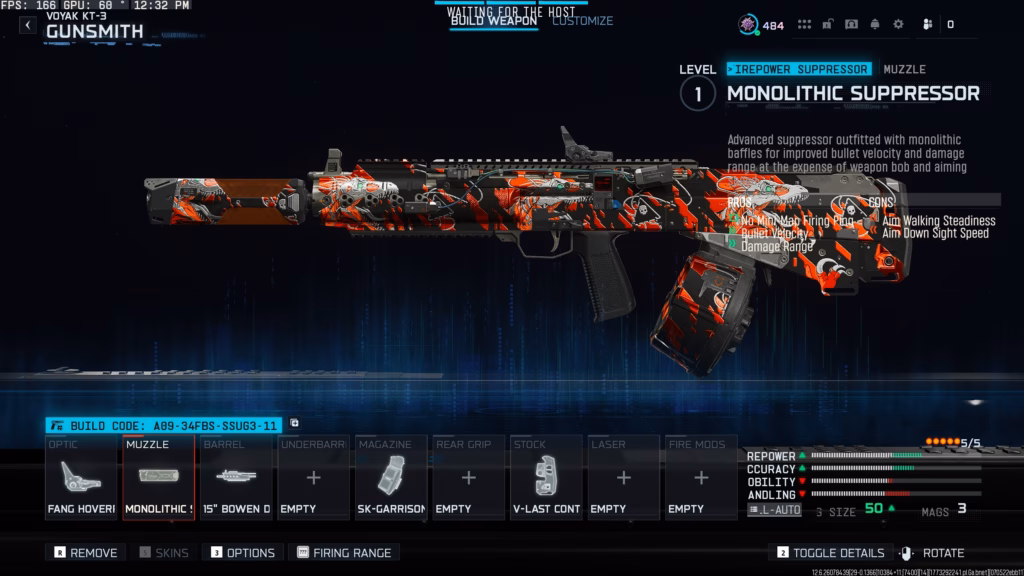Go back using the top-left arrow
Screen dimensions: 1024x576
click(x=28, y=25)
